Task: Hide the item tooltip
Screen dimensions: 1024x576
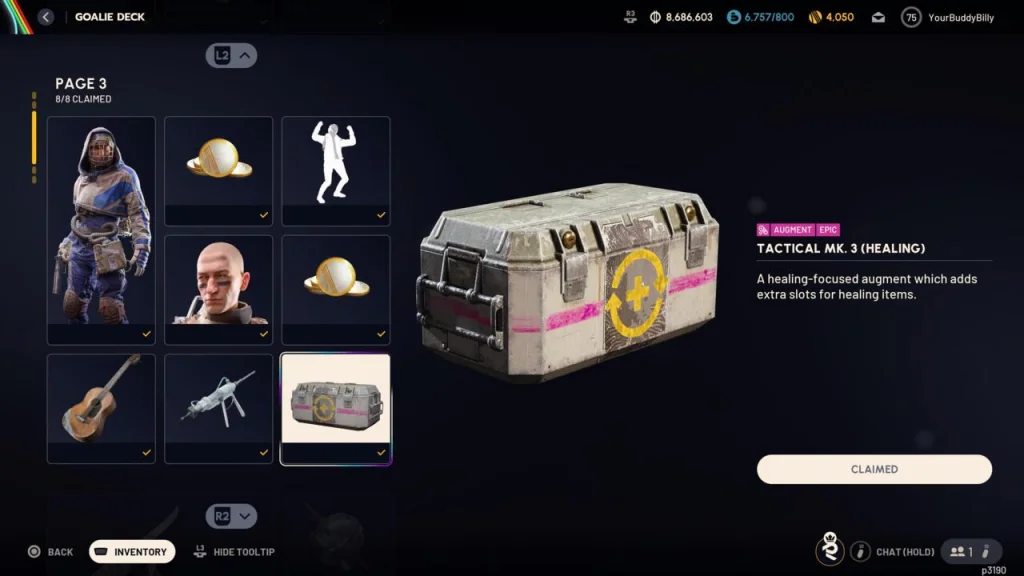Action: [234, 552]
